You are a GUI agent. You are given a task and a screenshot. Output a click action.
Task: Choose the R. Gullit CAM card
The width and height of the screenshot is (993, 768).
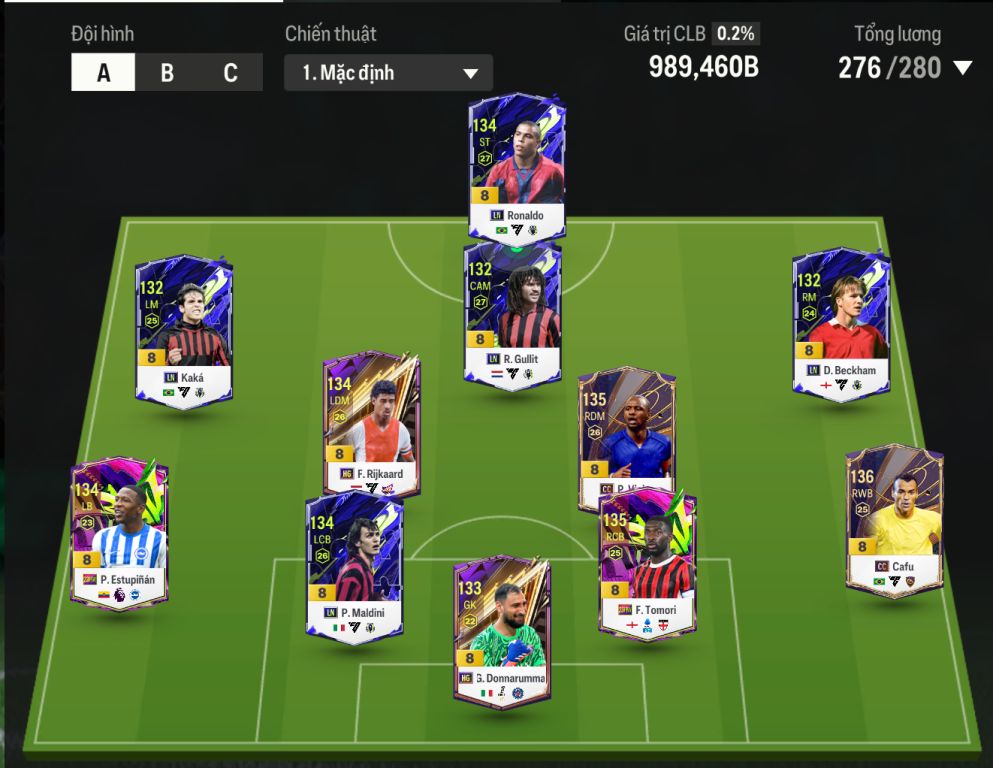point(513,312)
